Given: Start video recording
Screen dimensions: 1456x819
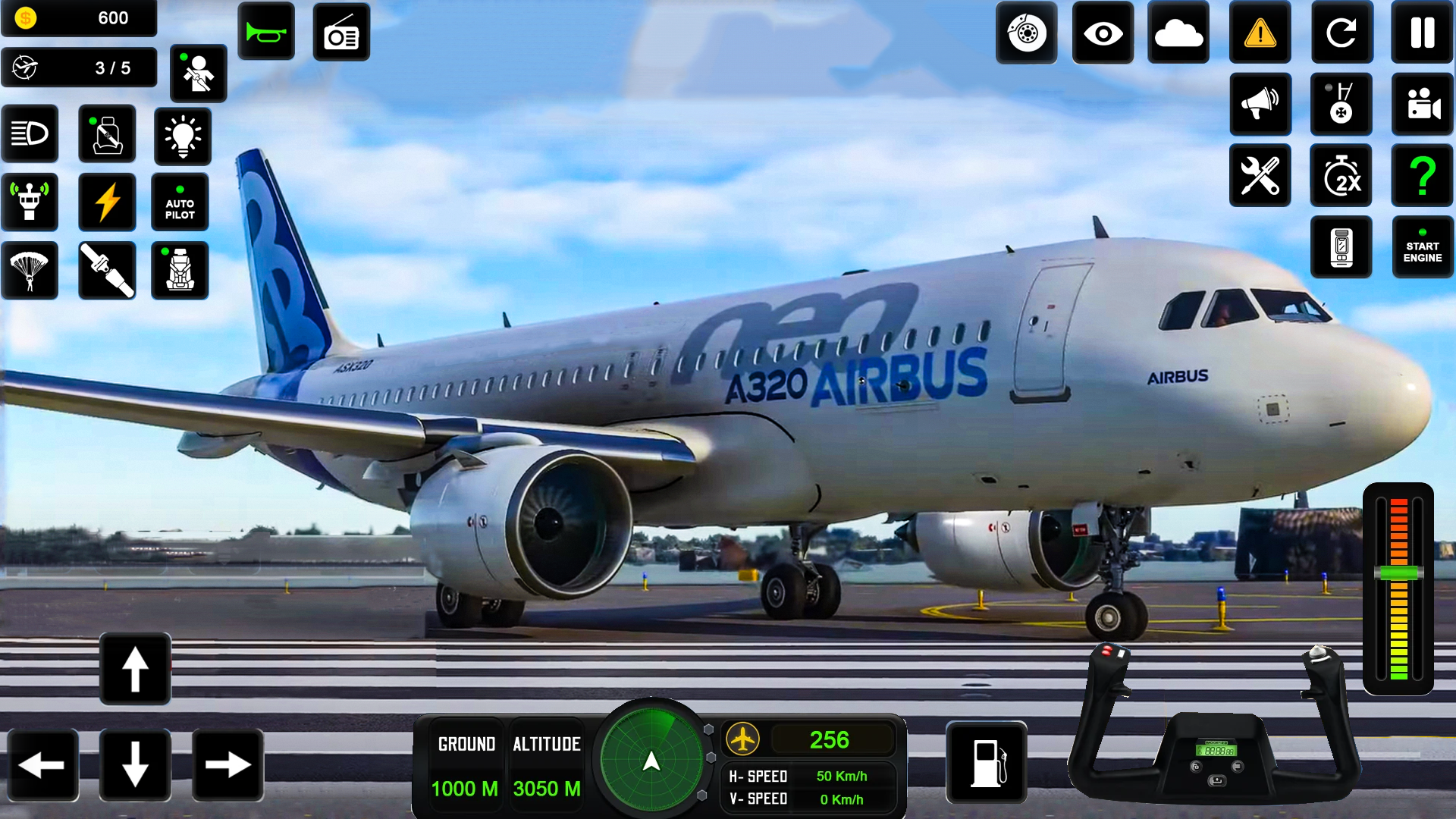Looking at the screenshot, I should 1422,105.
